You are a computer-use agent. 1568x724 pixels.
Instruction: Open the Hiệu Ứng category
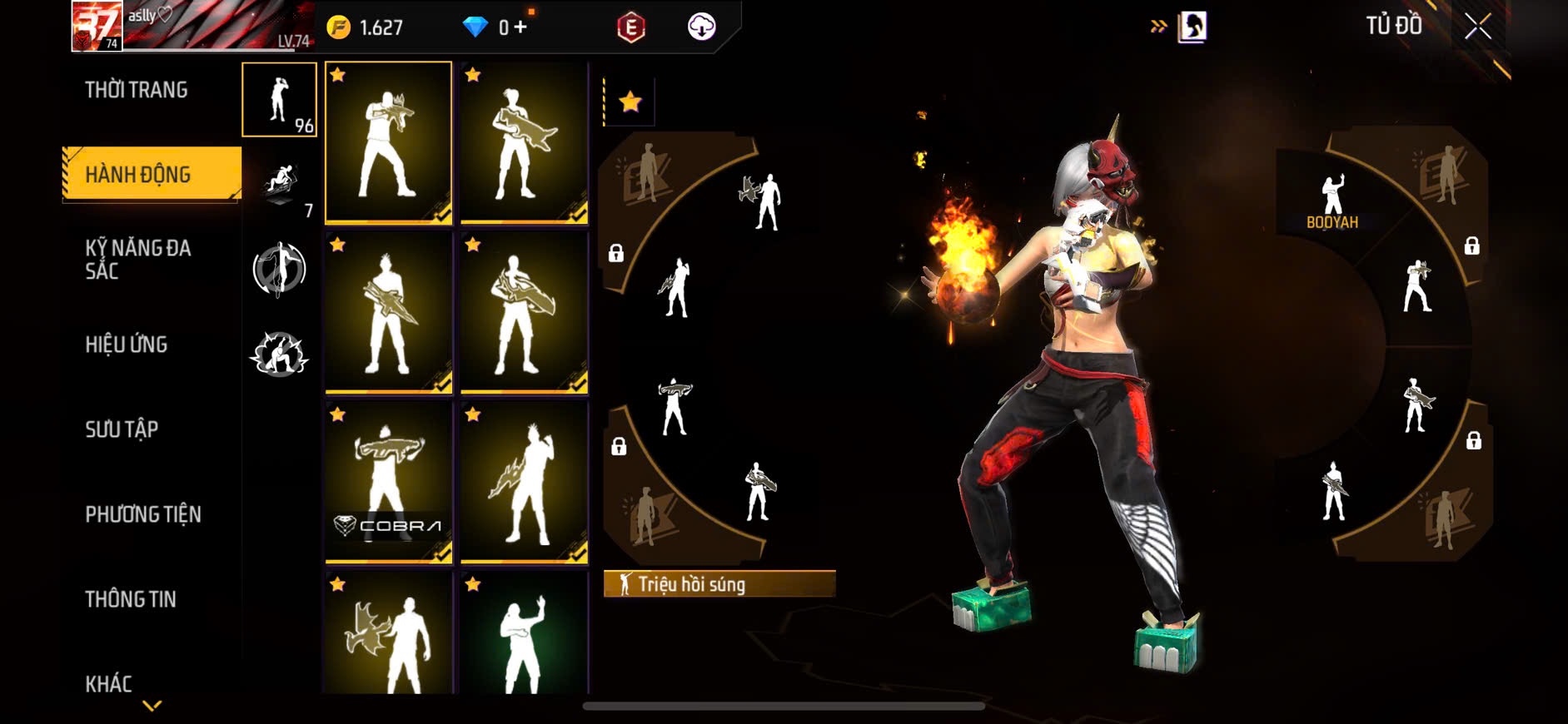pos(127,345)
